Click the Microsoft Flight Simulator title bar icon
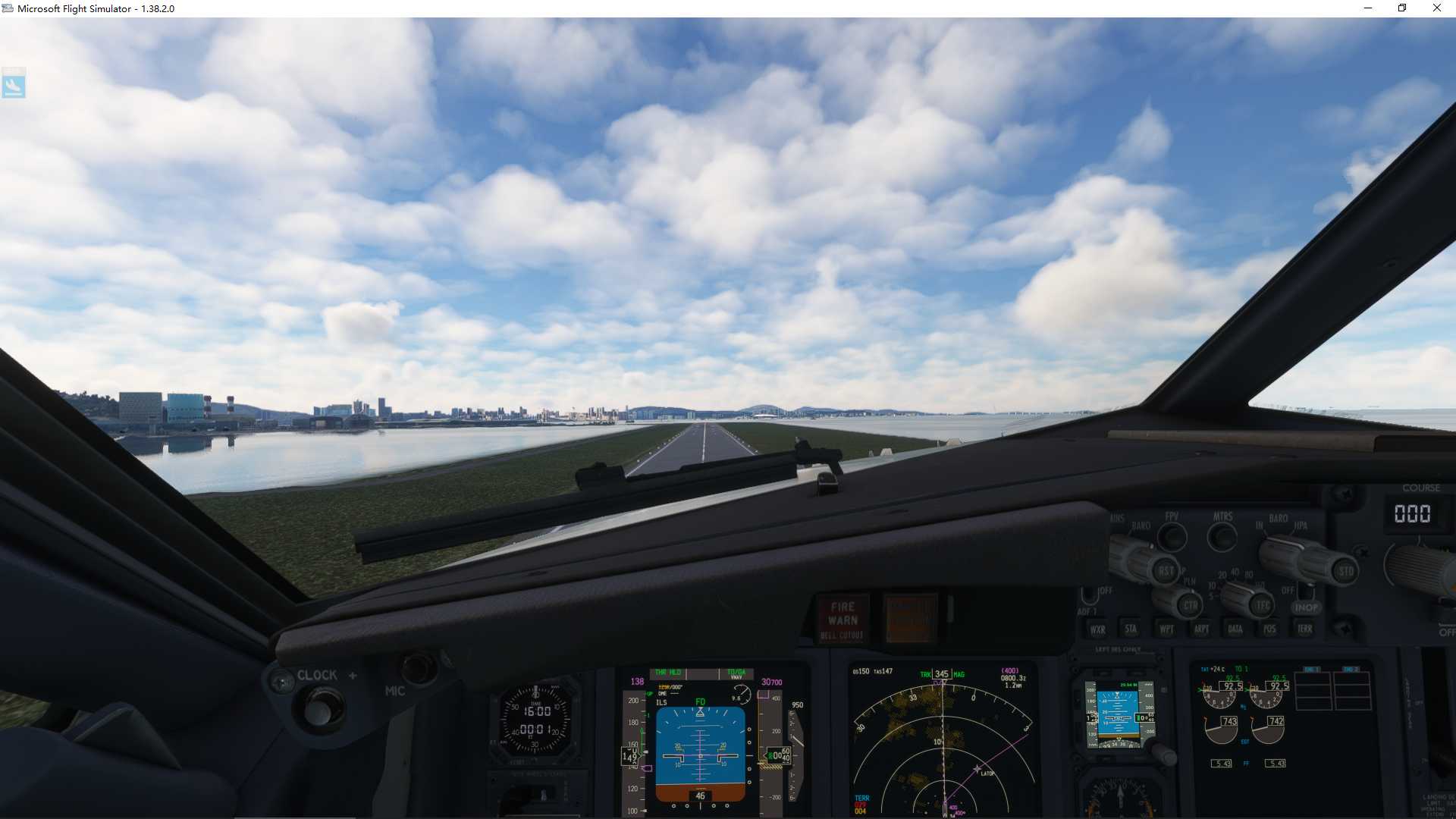1456x819 pixels. [7, 8]
